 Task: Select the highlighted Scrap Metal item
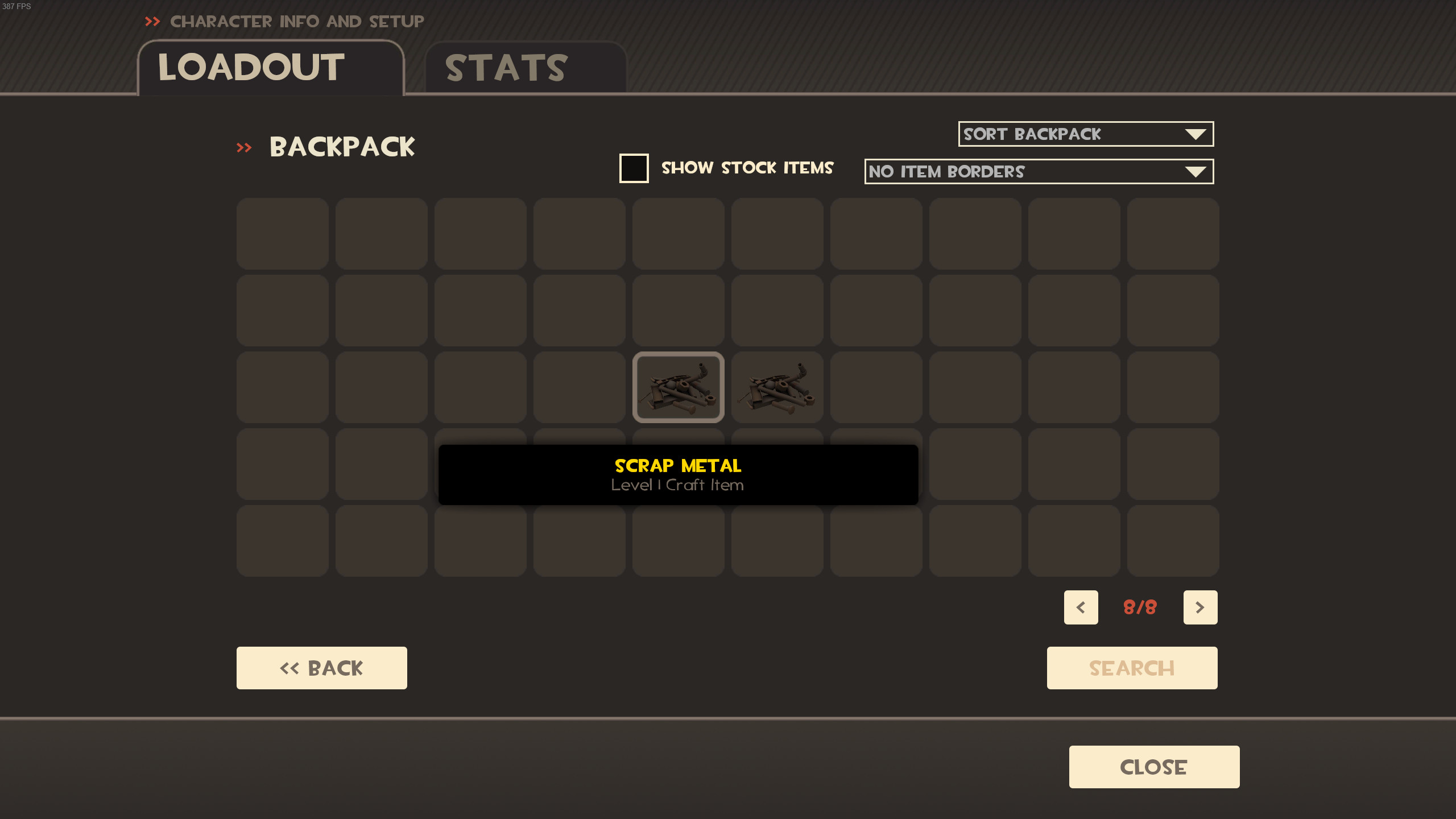pyautogui.click(x=679, y=387)
